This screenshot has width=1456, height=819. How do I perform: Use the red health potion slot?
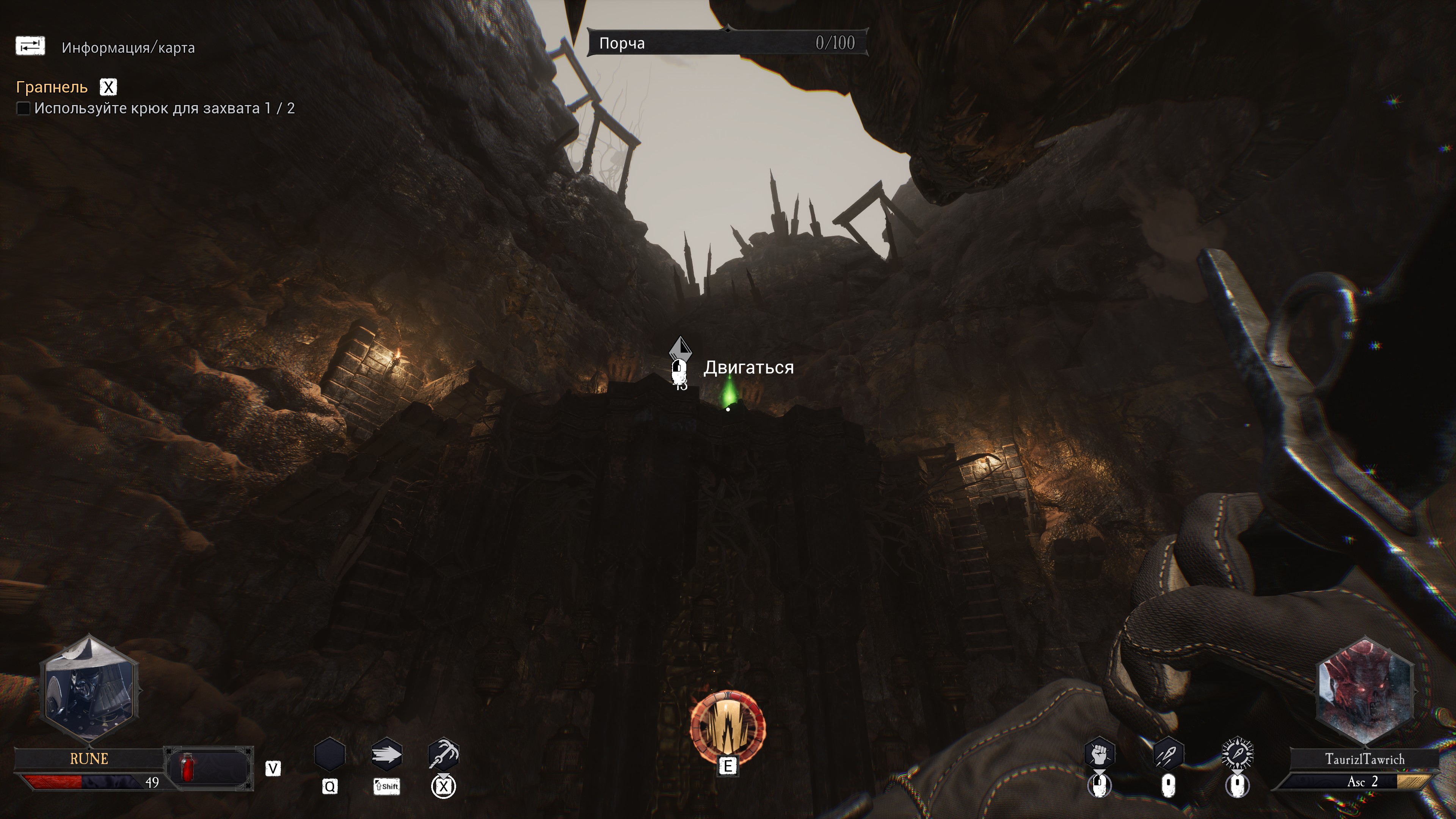[188, 768]
